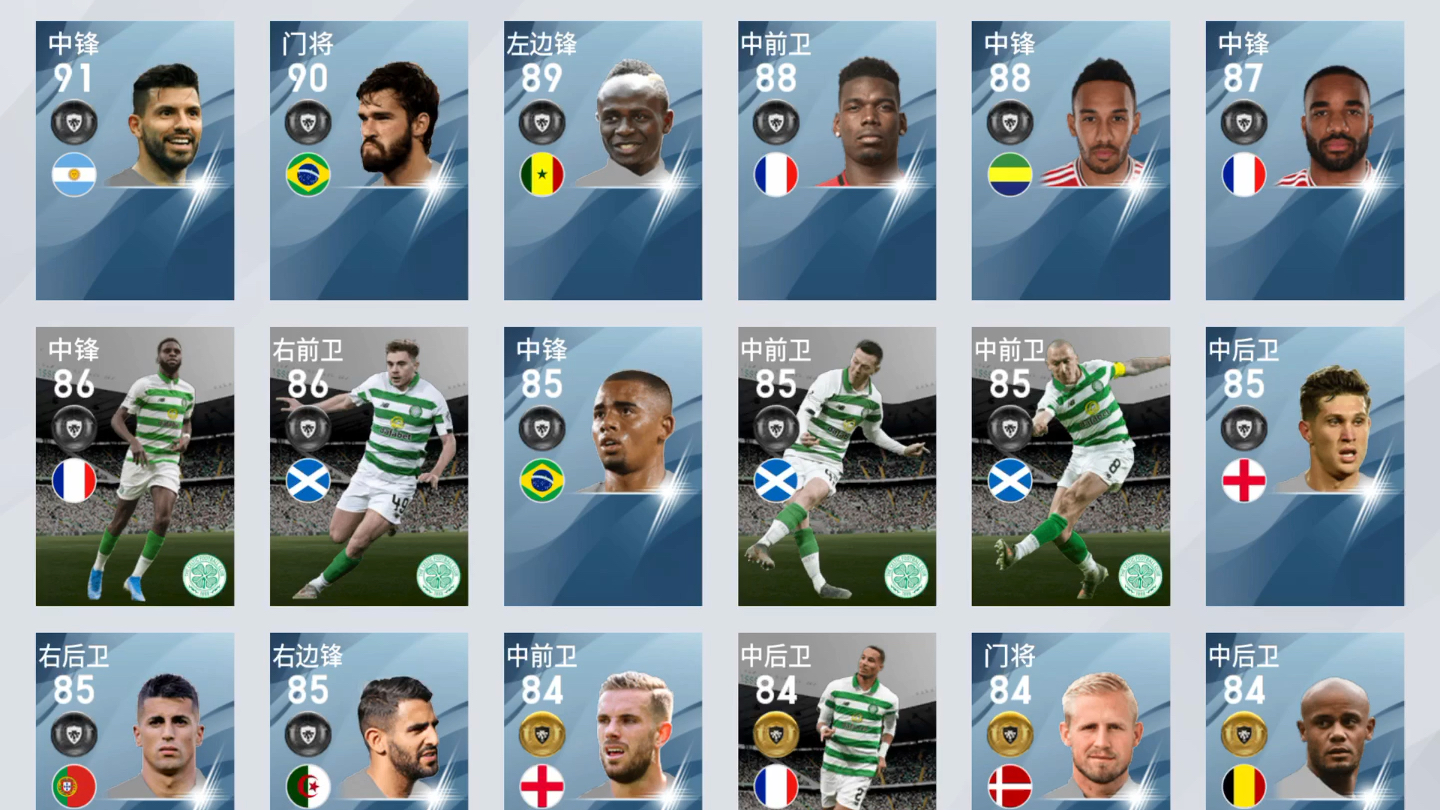Open the 84-rated Danish 门将 card

pos(1071,722)
